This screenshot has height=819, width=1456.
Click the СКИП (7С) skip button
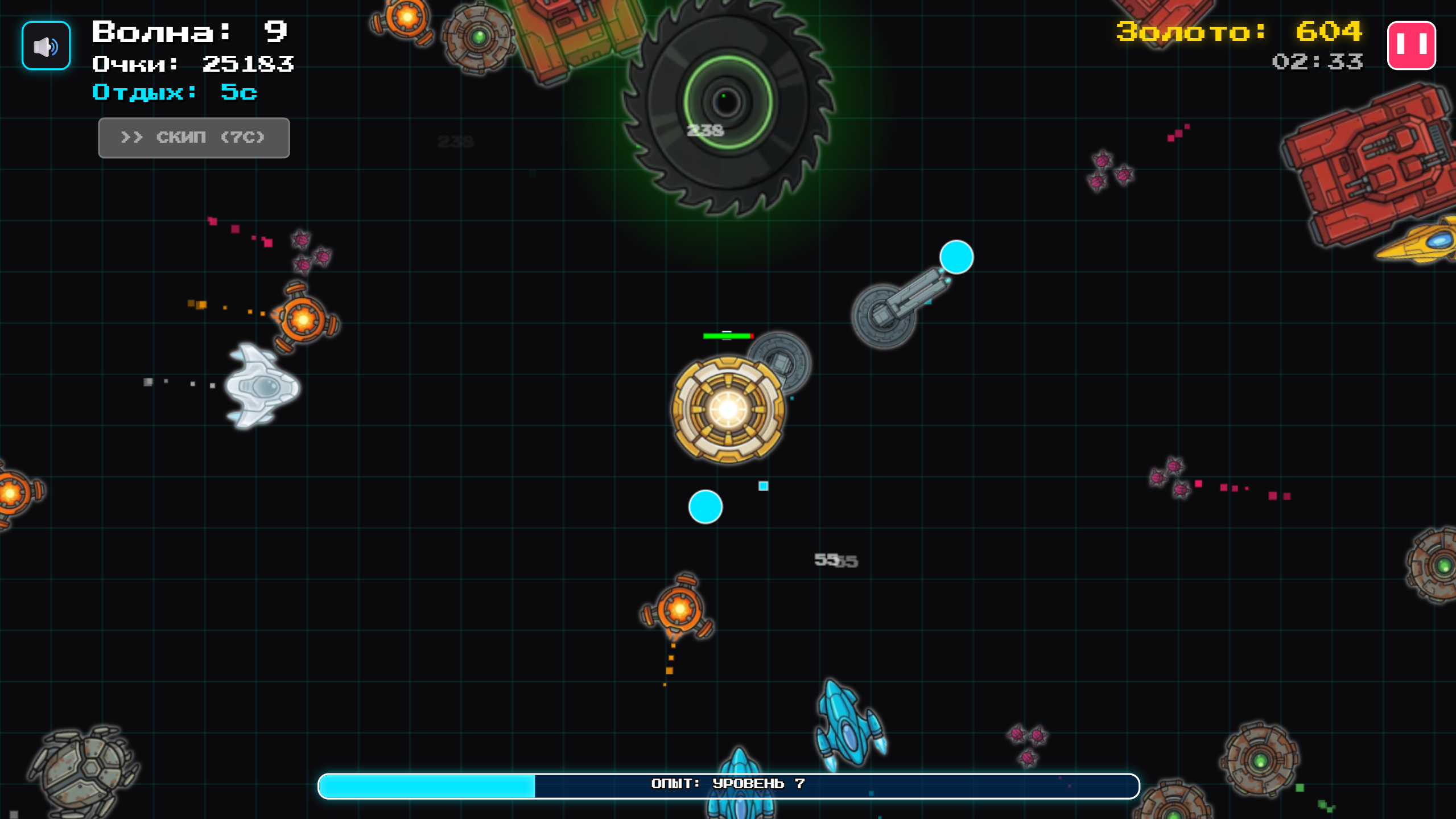(193, 137)
